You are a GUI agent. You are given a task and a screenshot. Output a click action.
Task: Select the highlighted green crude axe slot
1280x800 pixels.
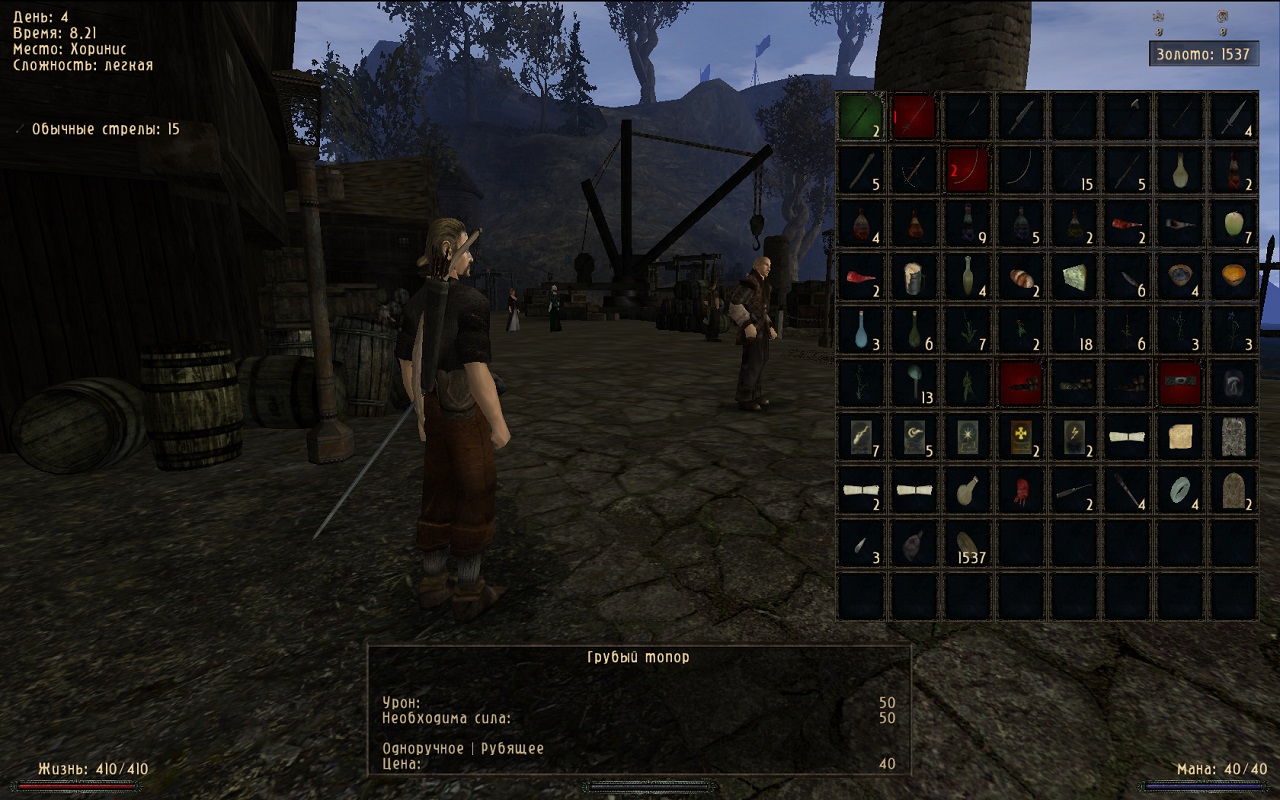(861, 116)
